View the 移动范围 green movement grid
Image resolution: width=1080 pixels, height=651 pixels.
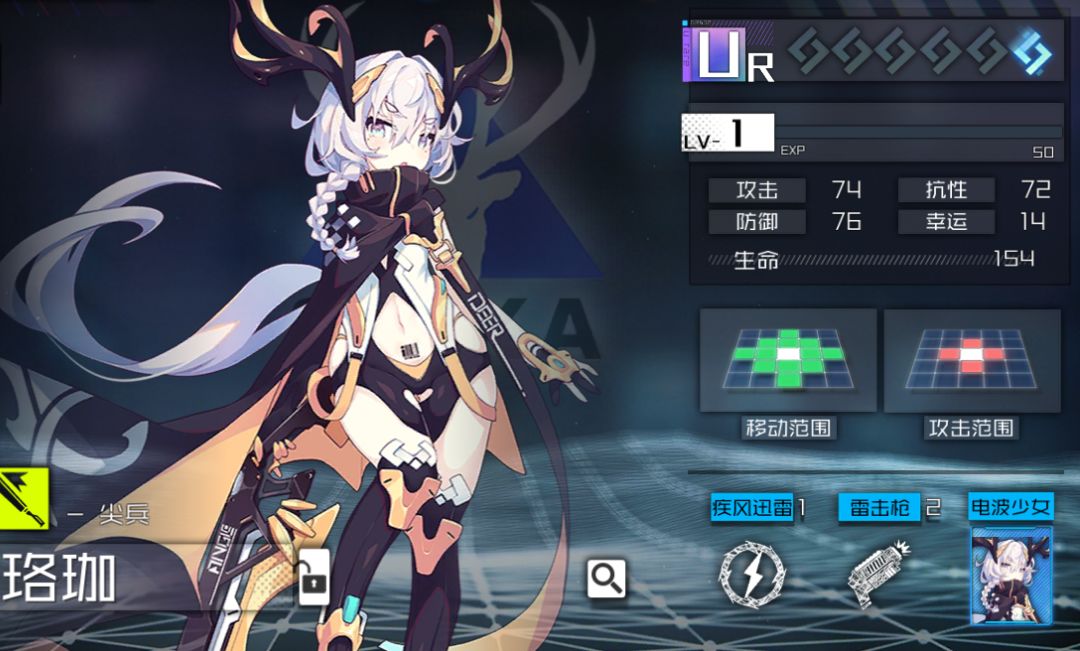coord(788,360)
